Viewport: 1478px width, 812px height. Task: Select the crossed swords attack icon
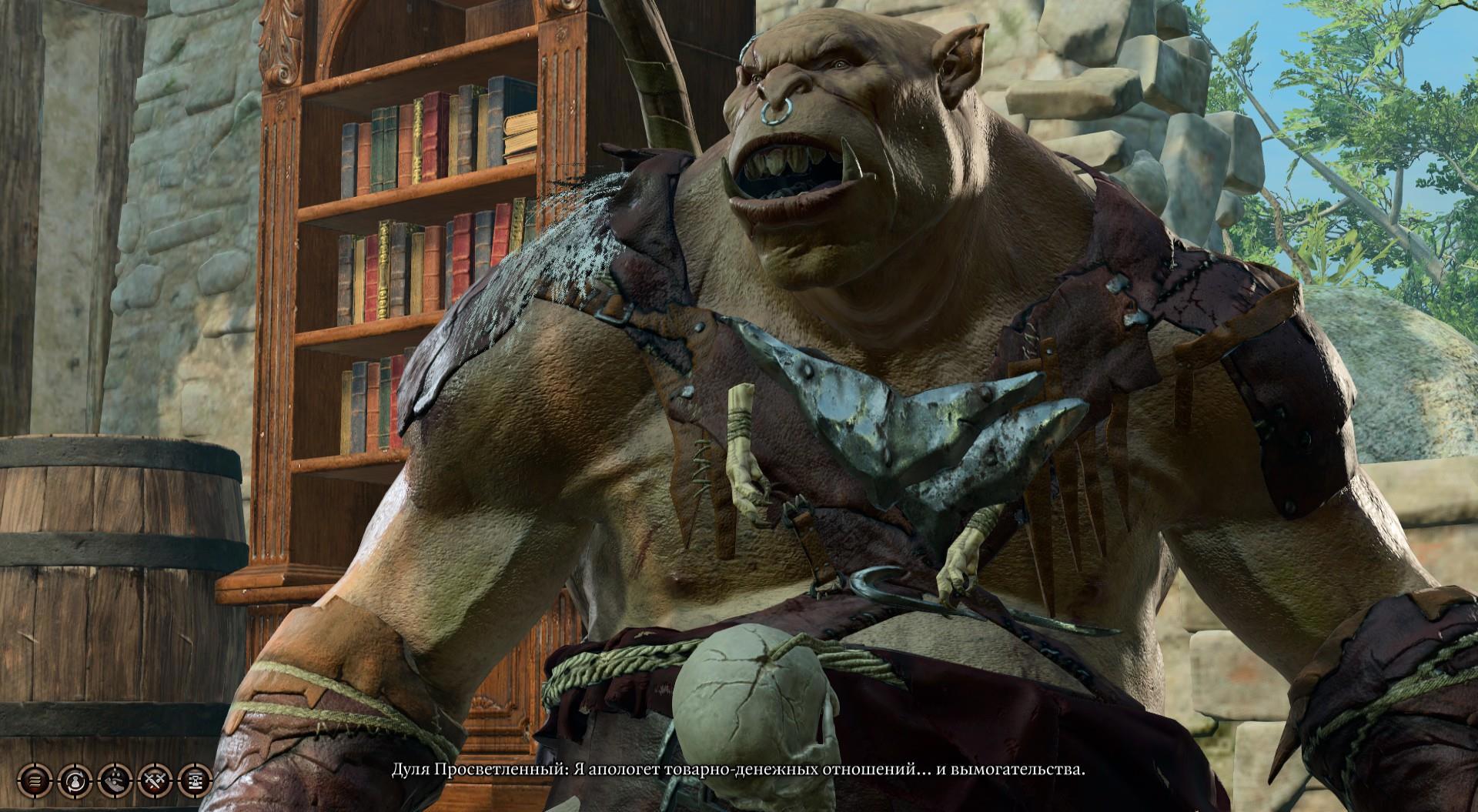153,782
